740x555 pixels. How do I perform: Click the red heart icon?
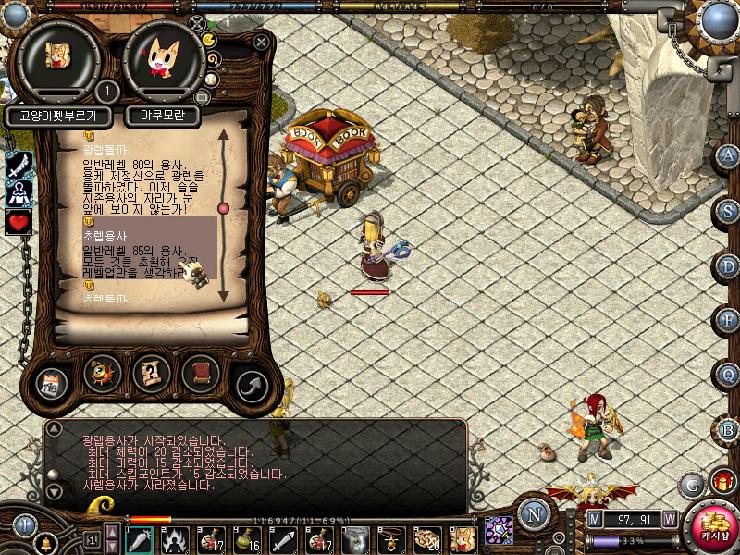(x=18, y=222)
